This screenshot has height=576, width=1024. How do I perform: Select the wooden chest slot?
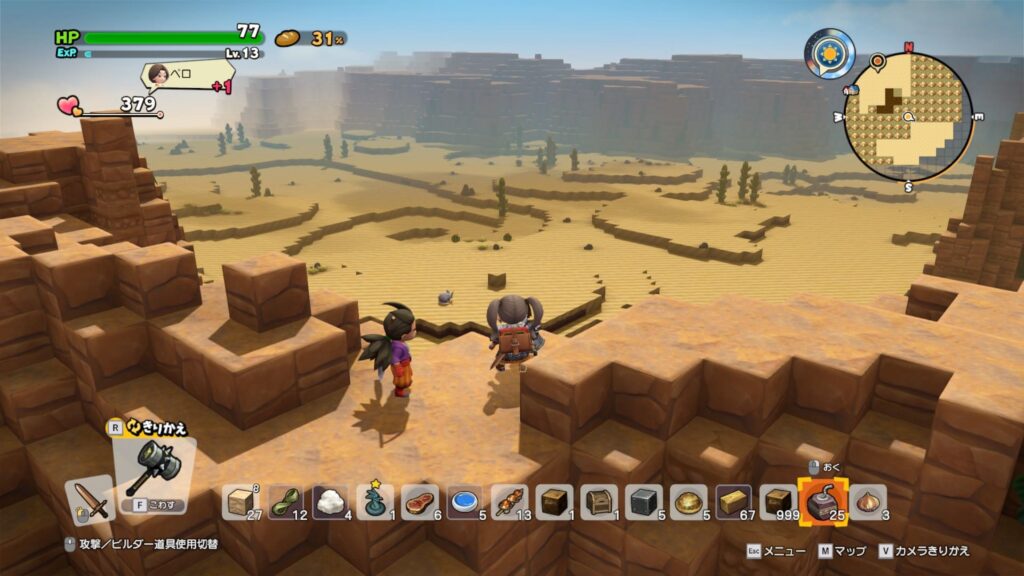point(600,502)
